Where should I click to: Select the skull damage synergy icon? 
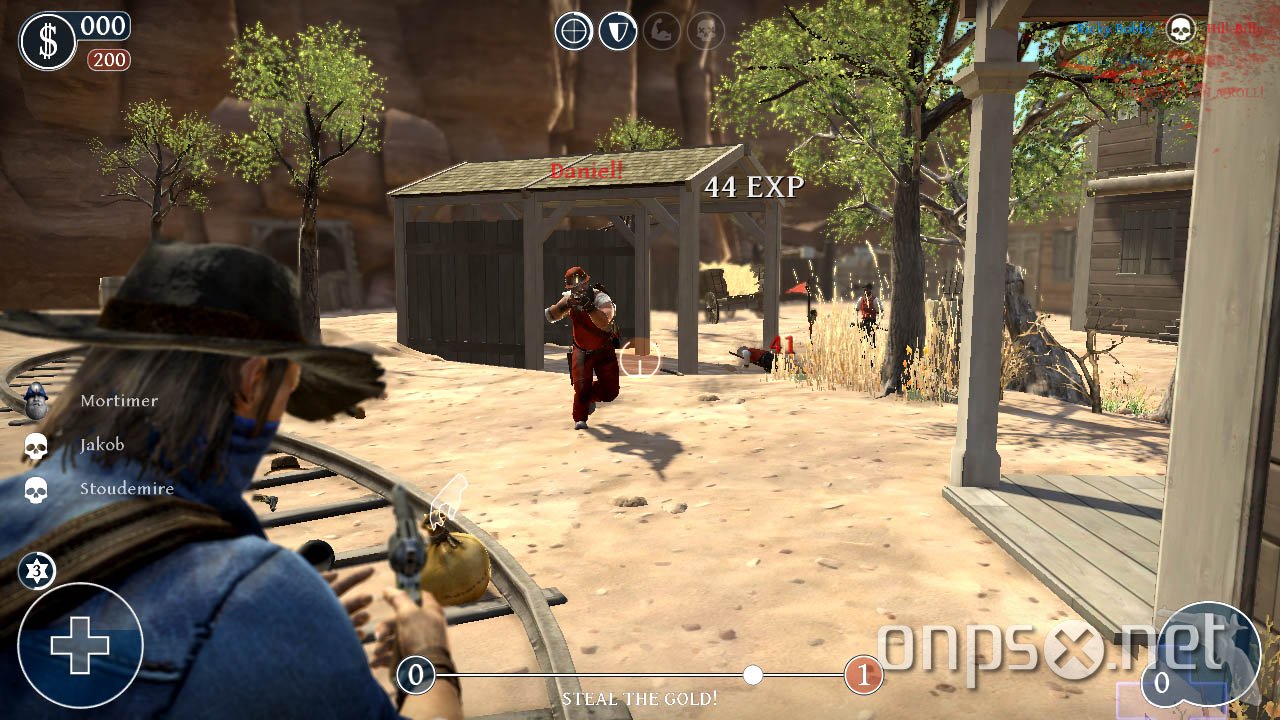click(x=706, y=30)
